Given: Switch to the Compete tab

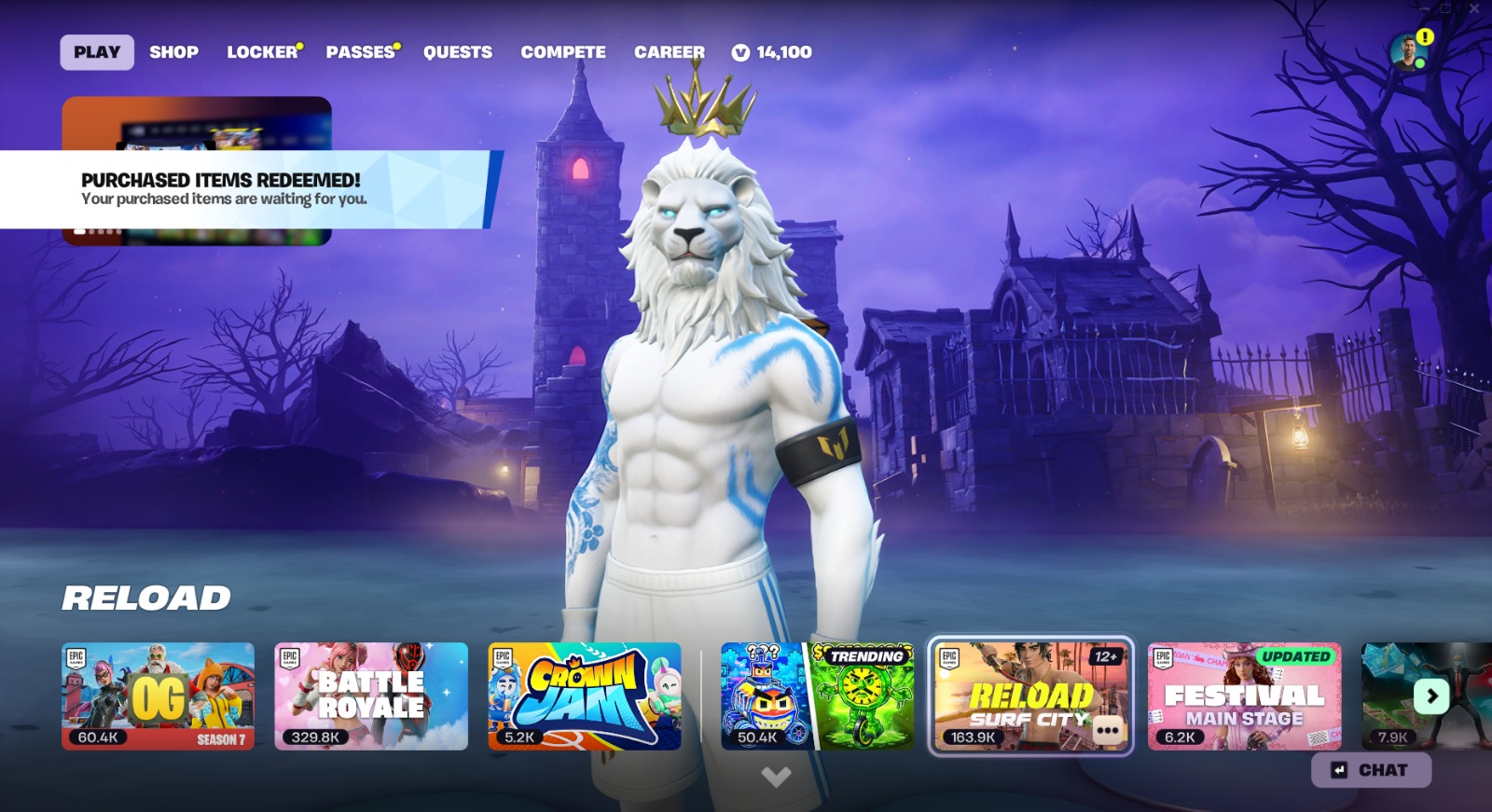Looking at the screenshot, I should (563, 52).
